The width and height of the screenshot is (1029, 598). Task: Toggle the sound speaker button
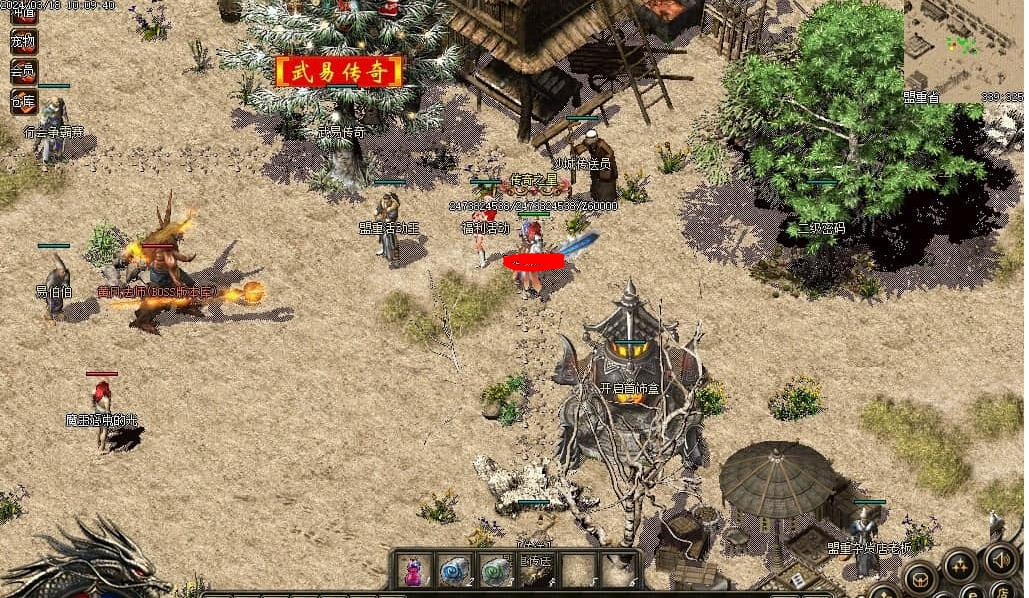1000,558
